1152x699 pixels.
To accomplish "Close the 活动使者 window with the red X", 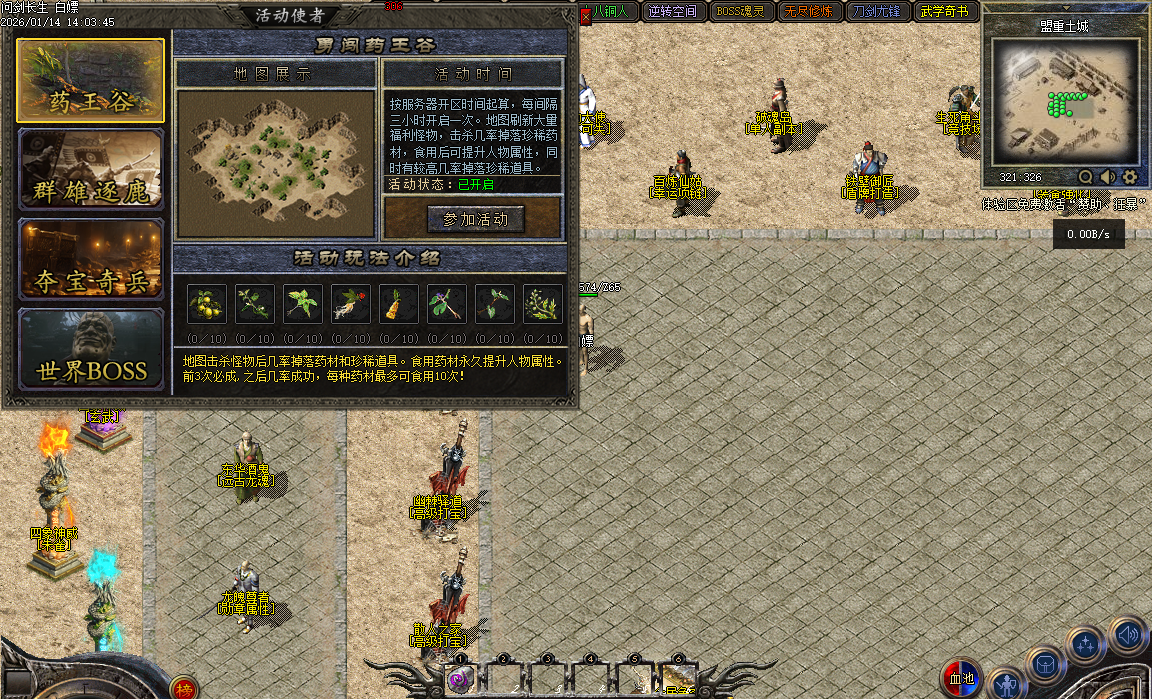I will pos(586,16).
